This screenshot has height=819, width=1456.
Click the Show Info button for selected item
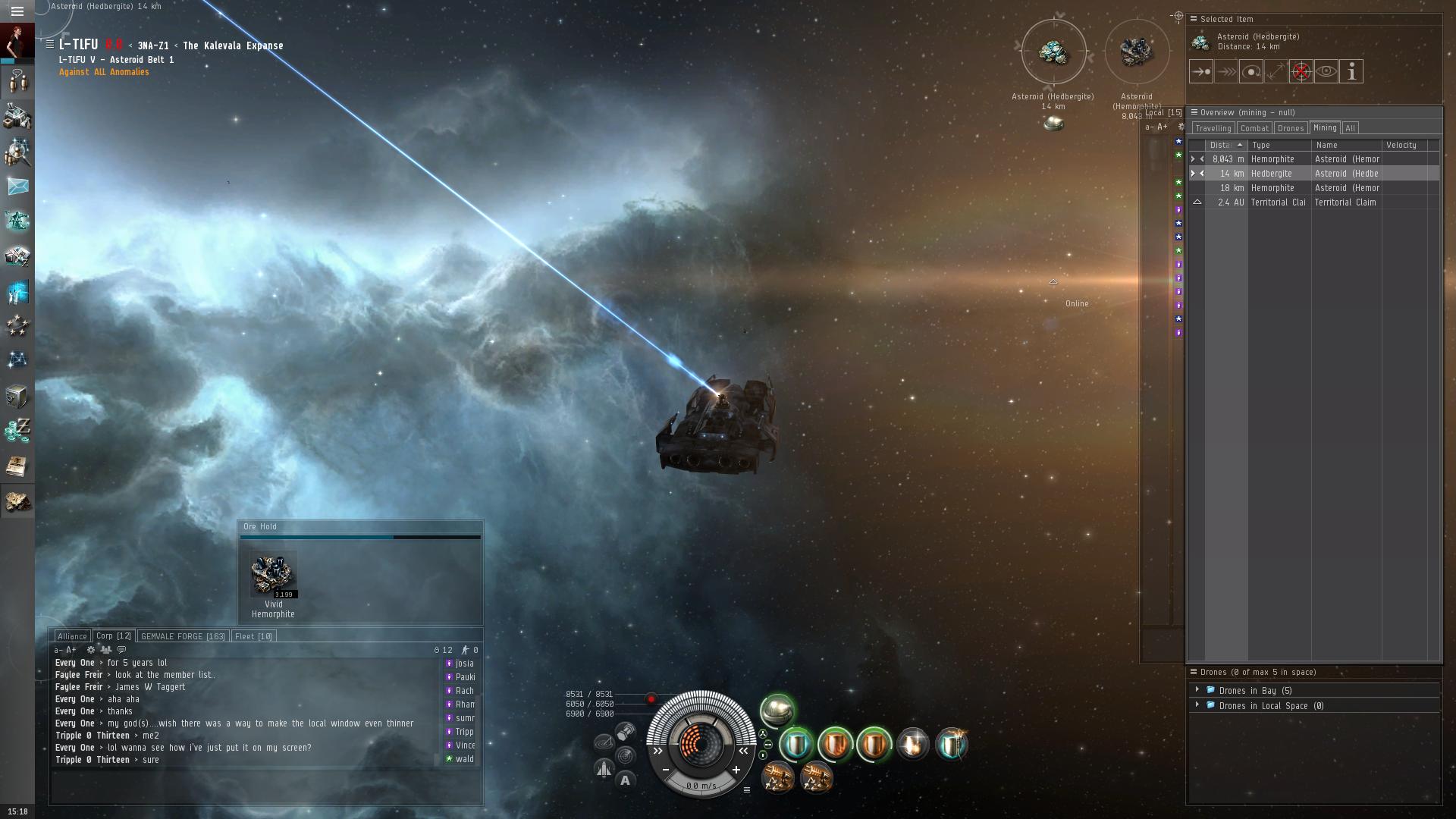(x=1351, y=72)
